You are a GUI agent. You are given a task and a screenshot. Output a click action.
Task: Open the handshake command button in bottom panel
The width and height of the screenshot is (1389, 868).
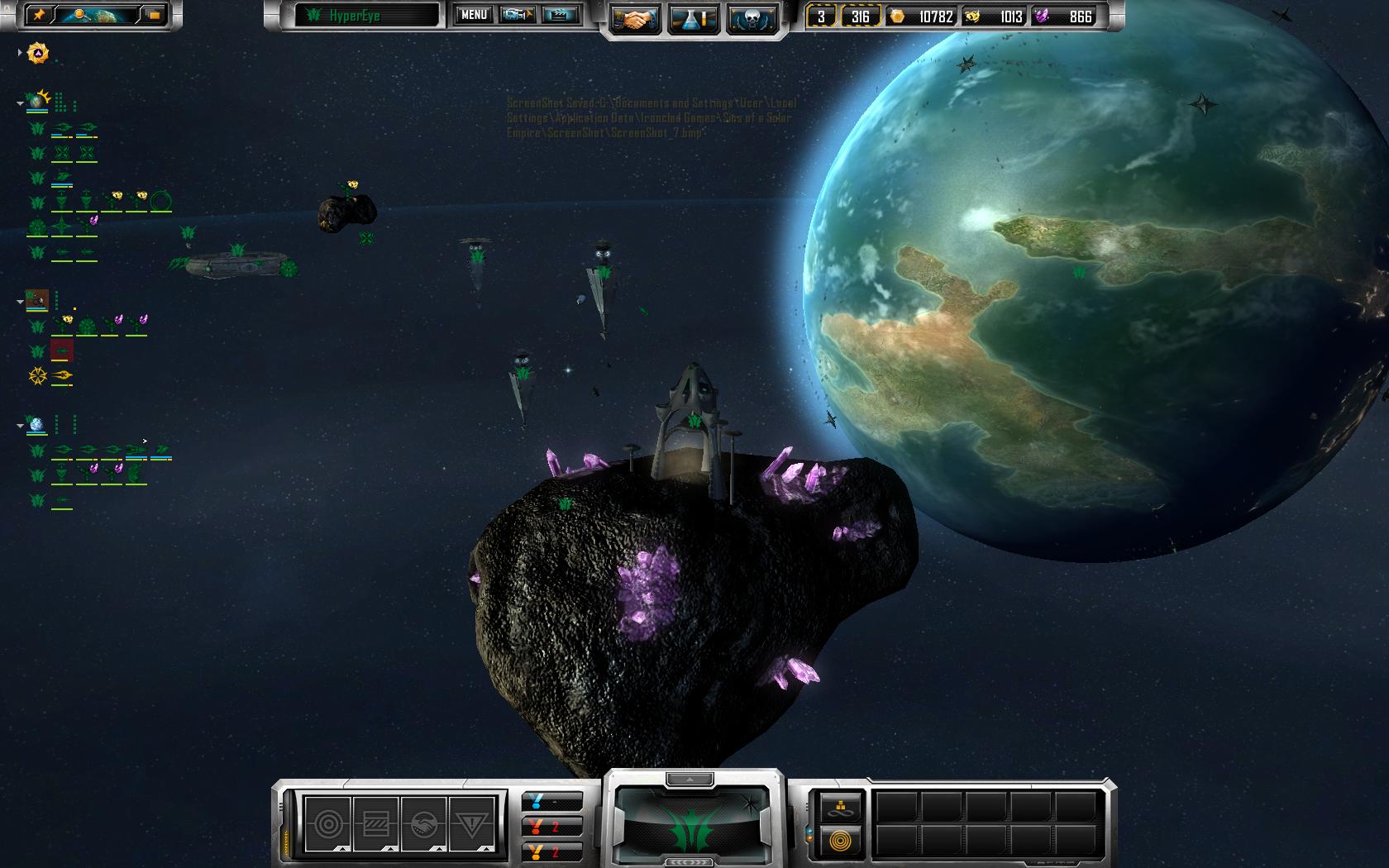pos(423,823)
